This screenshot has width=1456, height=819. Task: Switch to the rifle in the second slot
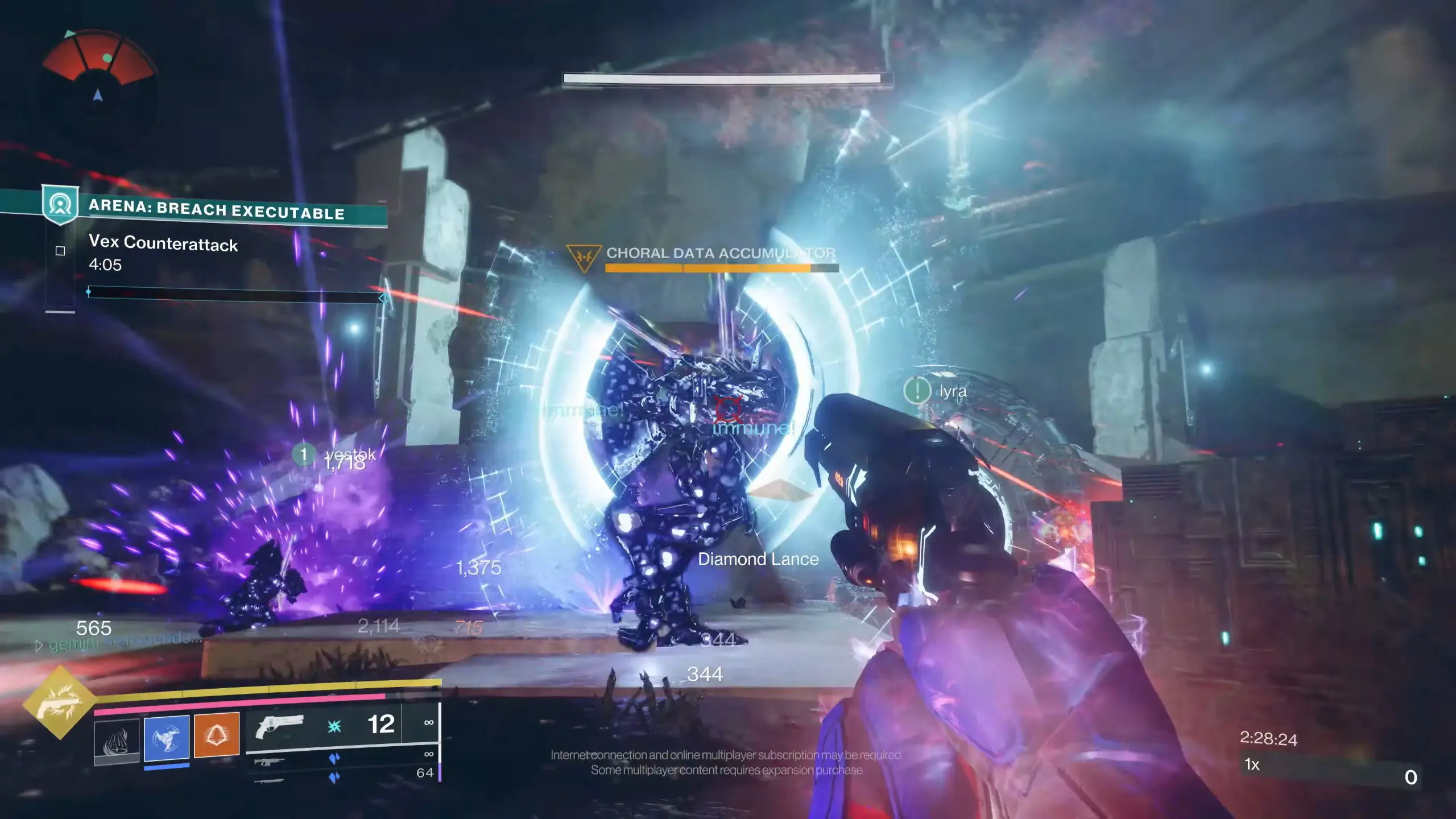(270, 762)
